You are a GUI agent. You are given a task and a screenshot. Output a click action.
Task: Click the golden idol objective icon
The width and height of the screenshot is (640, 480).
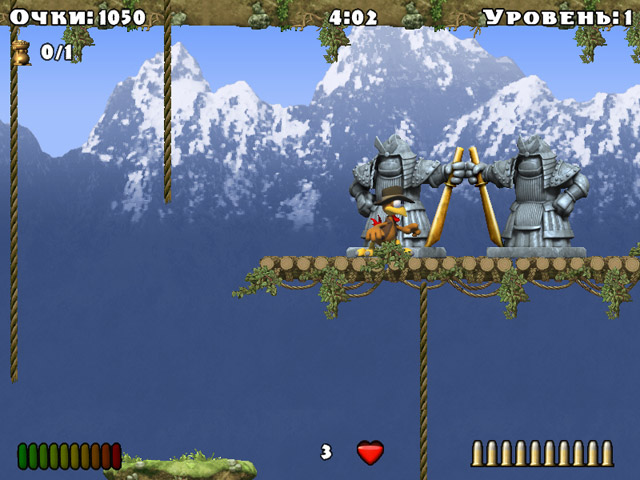[21, 53]
